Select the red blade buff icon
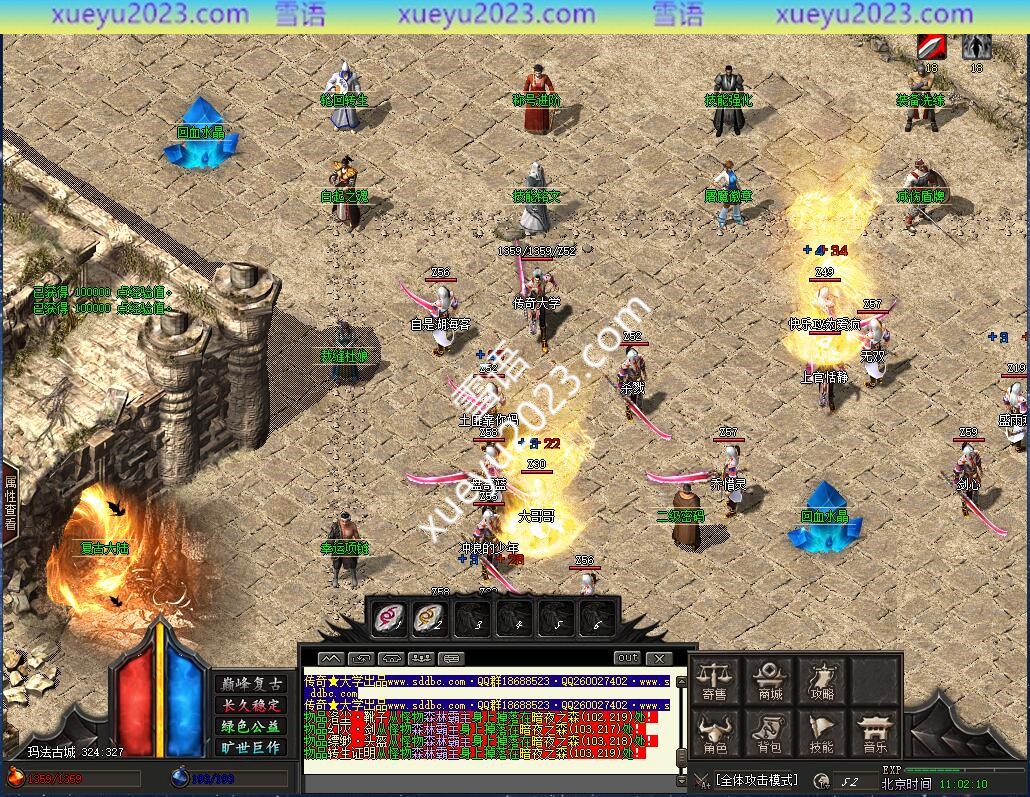This screenshot has width=1030, height=797. (x=932, y=47)
